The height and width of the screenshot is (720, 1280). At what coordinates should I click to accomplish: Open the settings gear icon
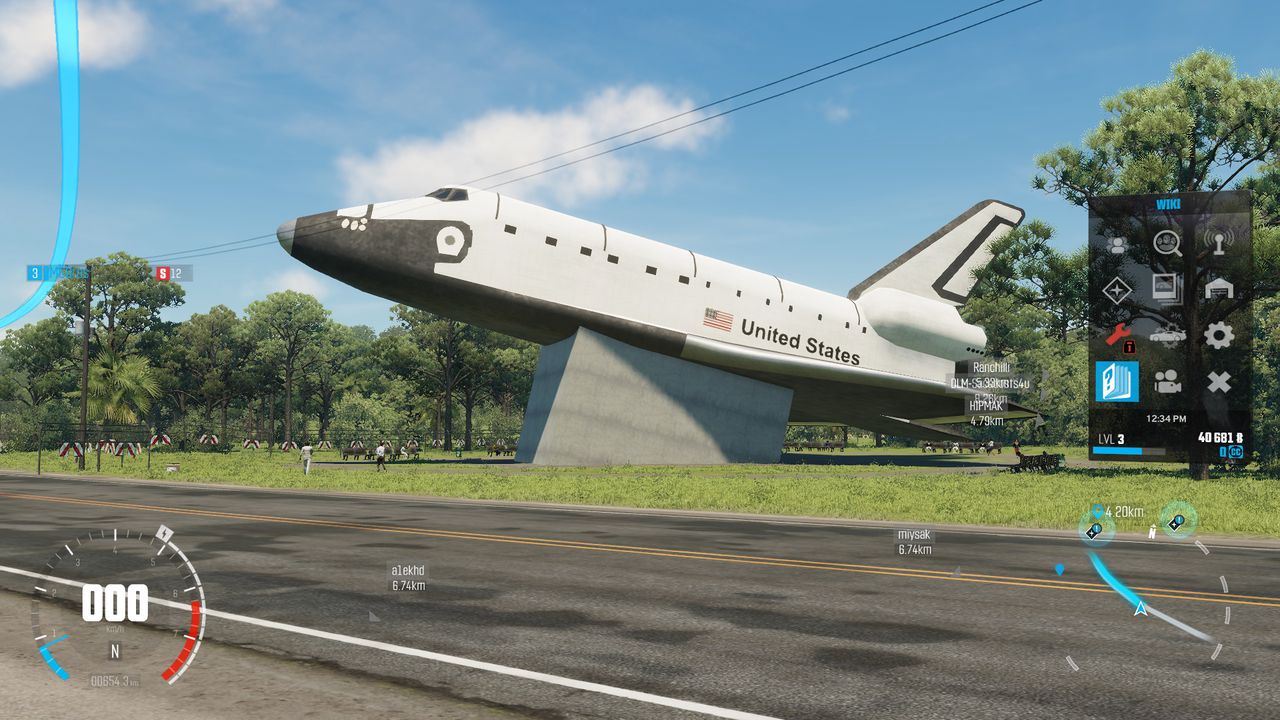click(x=1218, y=335)
